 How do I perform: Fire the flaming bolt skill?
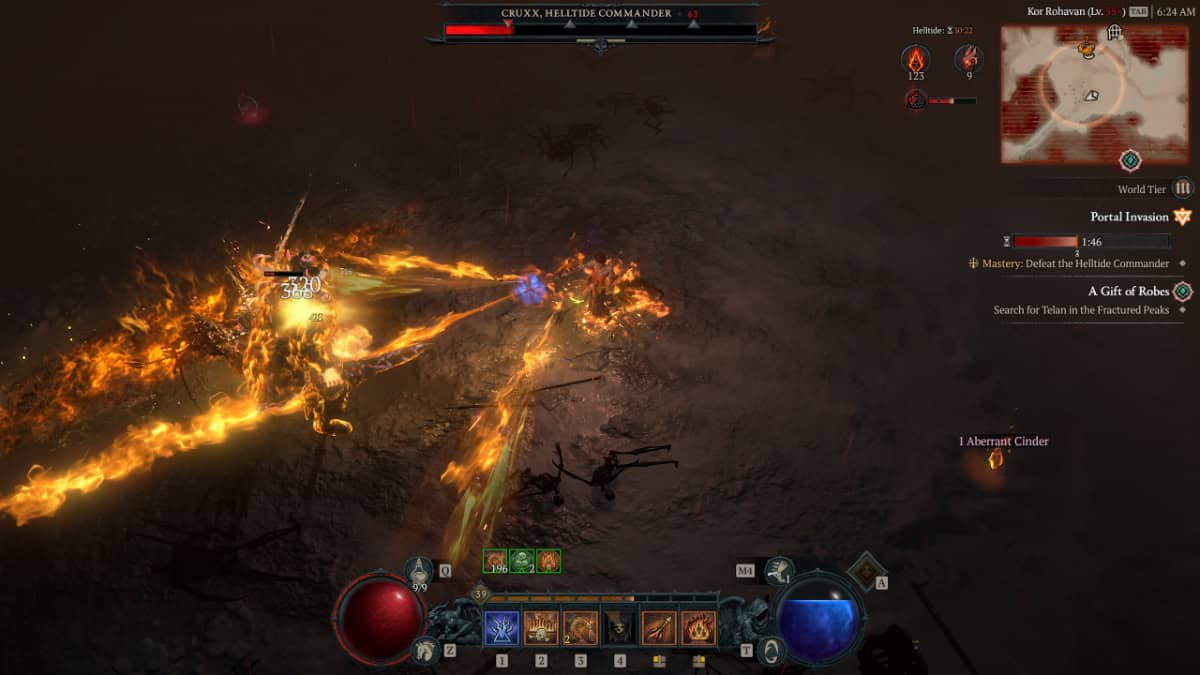659,628
